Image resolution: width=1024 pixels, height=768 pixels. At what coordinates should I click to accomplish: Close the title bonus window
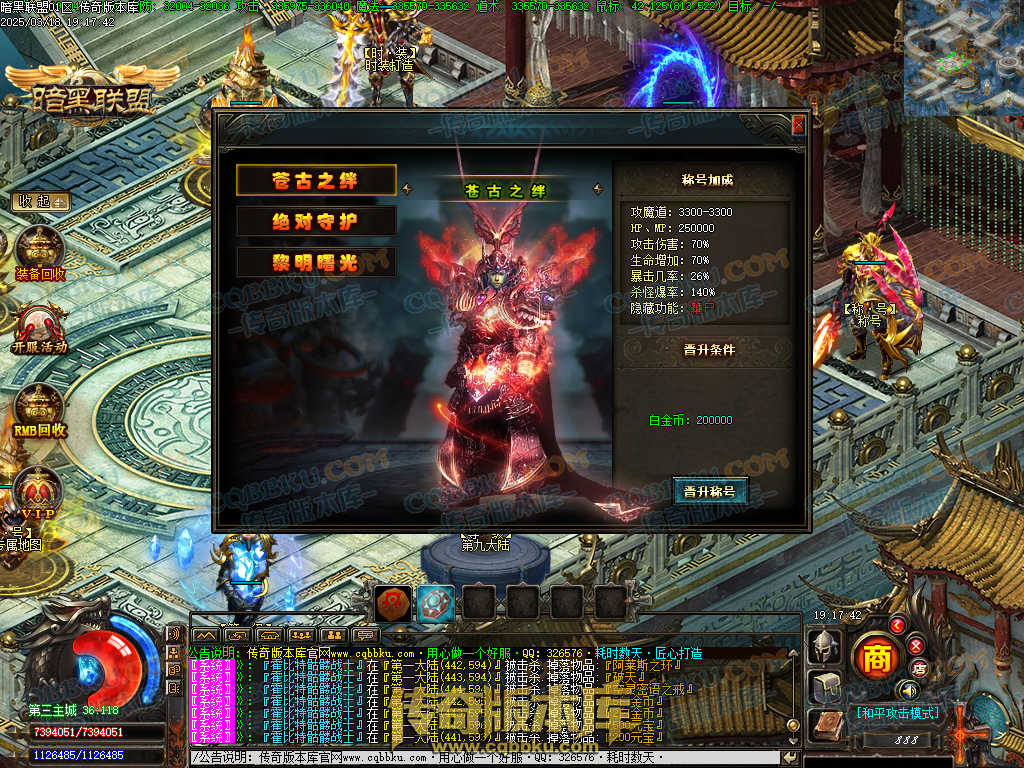pos(798,125)
